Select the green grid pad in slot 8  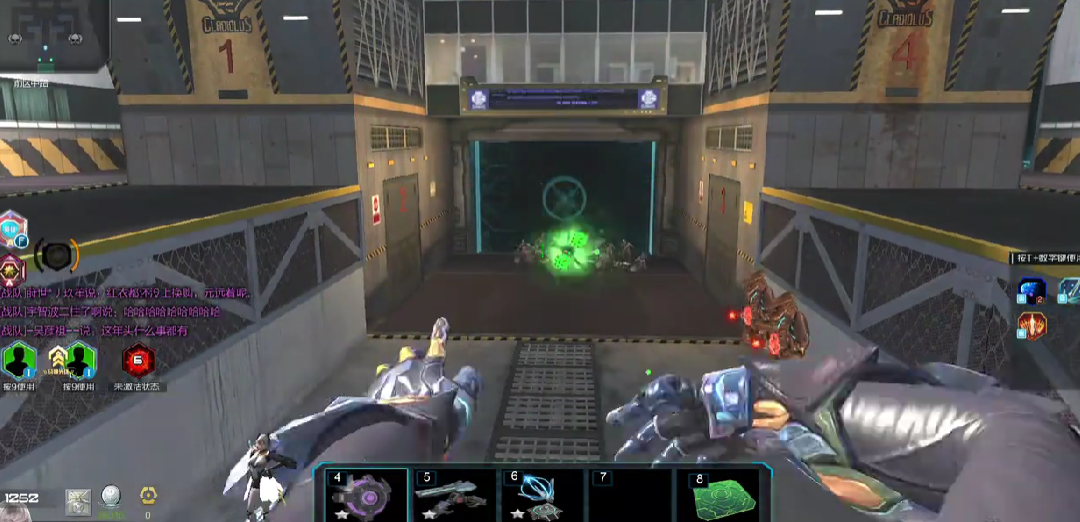[716, 495]
